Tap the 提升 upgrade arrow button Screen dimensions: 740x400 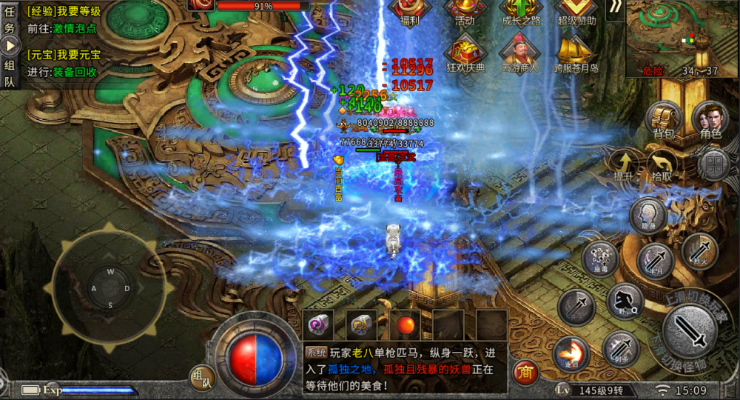coord(624,165)
